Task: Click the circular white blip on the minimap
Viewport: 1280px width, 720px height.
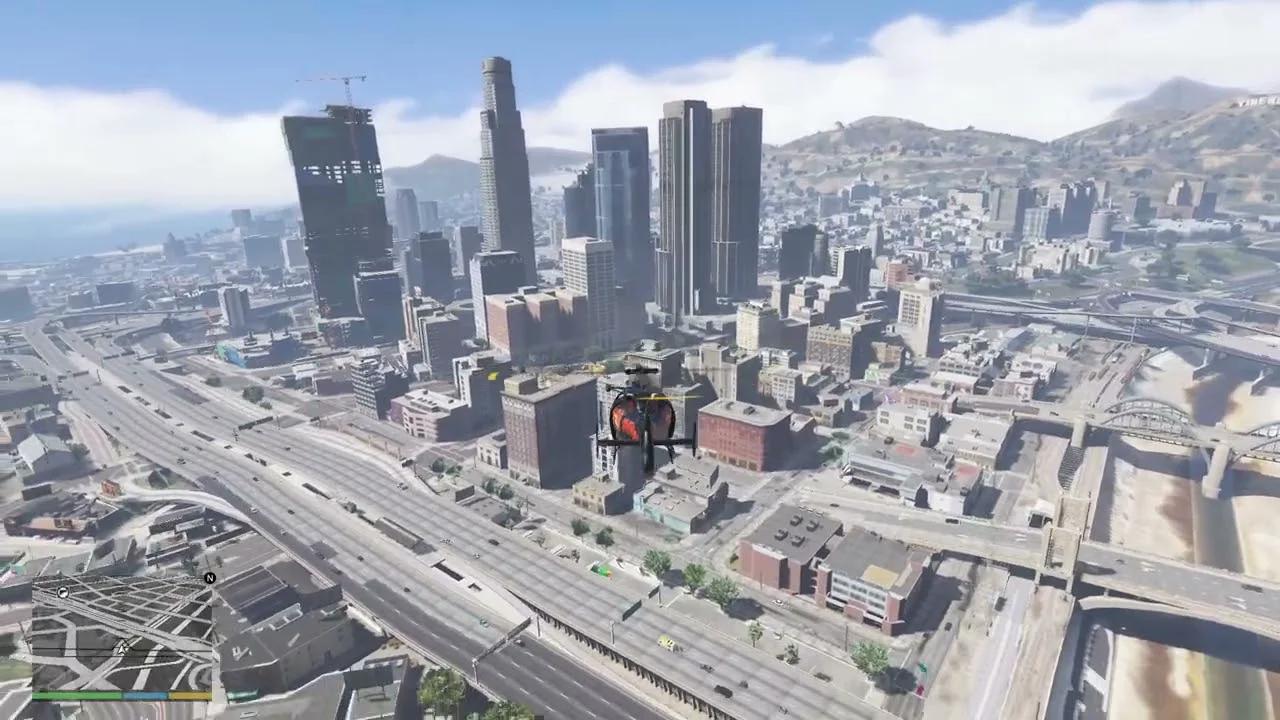Action: point(63,593)
